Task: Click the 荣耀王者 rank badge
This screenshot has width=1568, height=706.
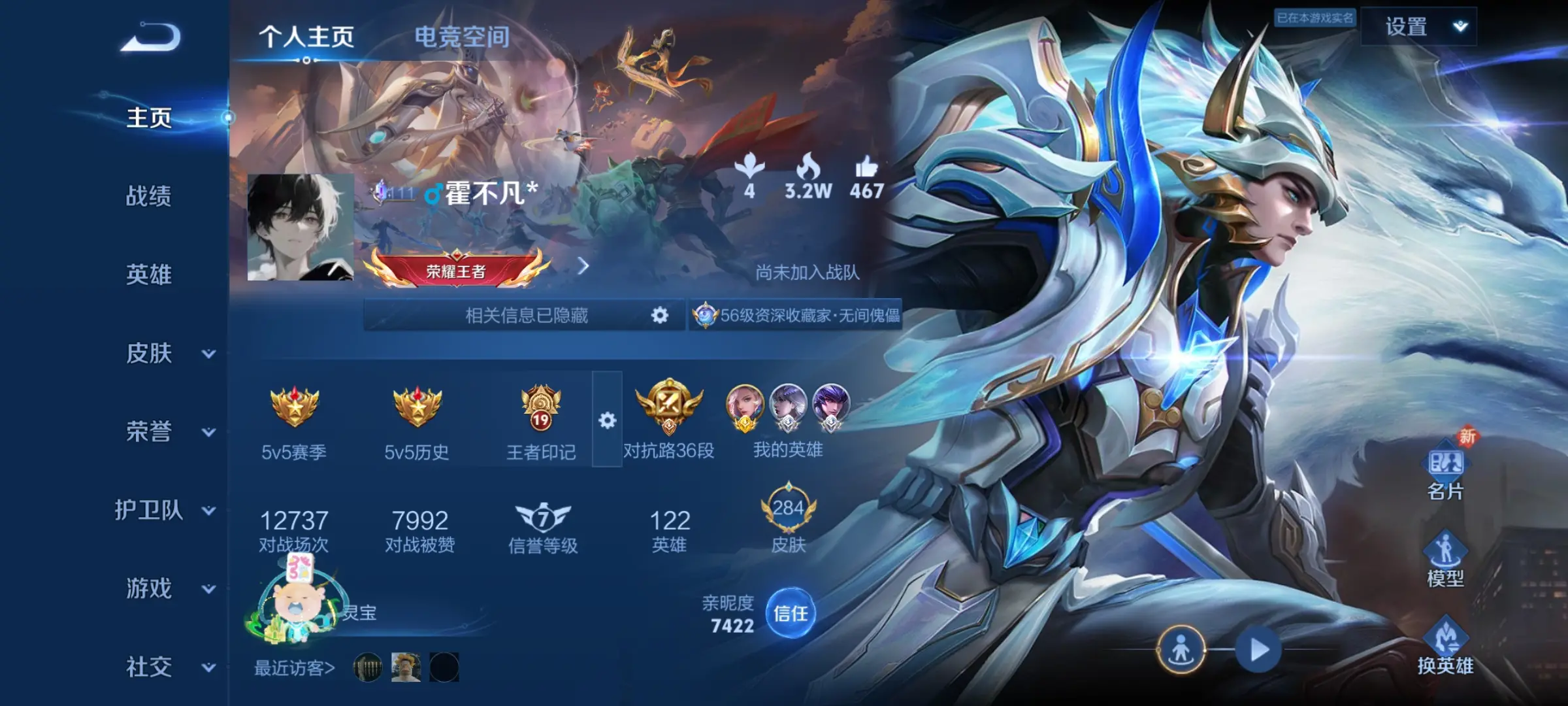Action: 457,269
